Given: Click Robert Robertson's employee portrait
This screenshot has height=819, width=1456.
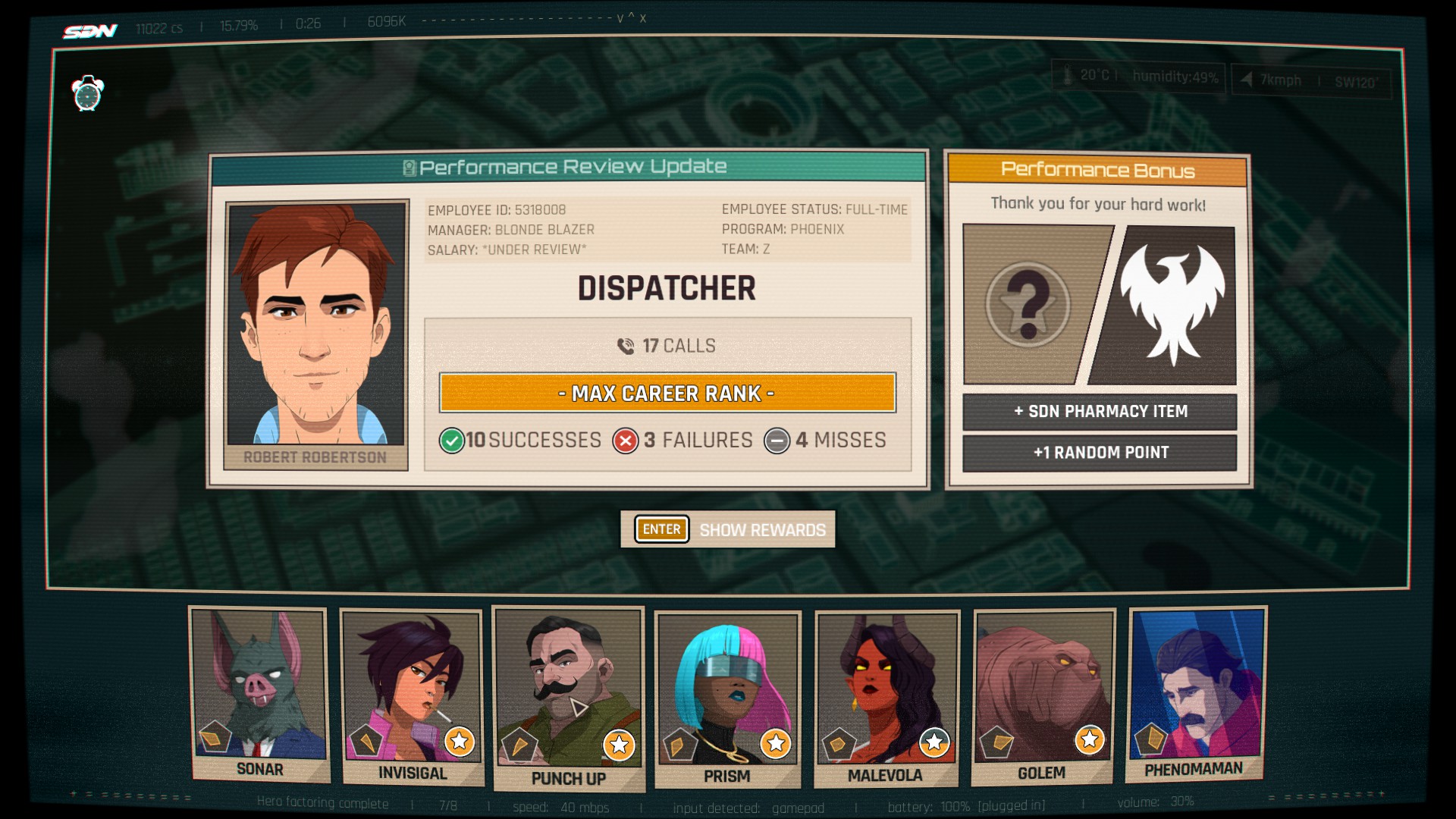Looking at the screenshot, I should 317,326.
